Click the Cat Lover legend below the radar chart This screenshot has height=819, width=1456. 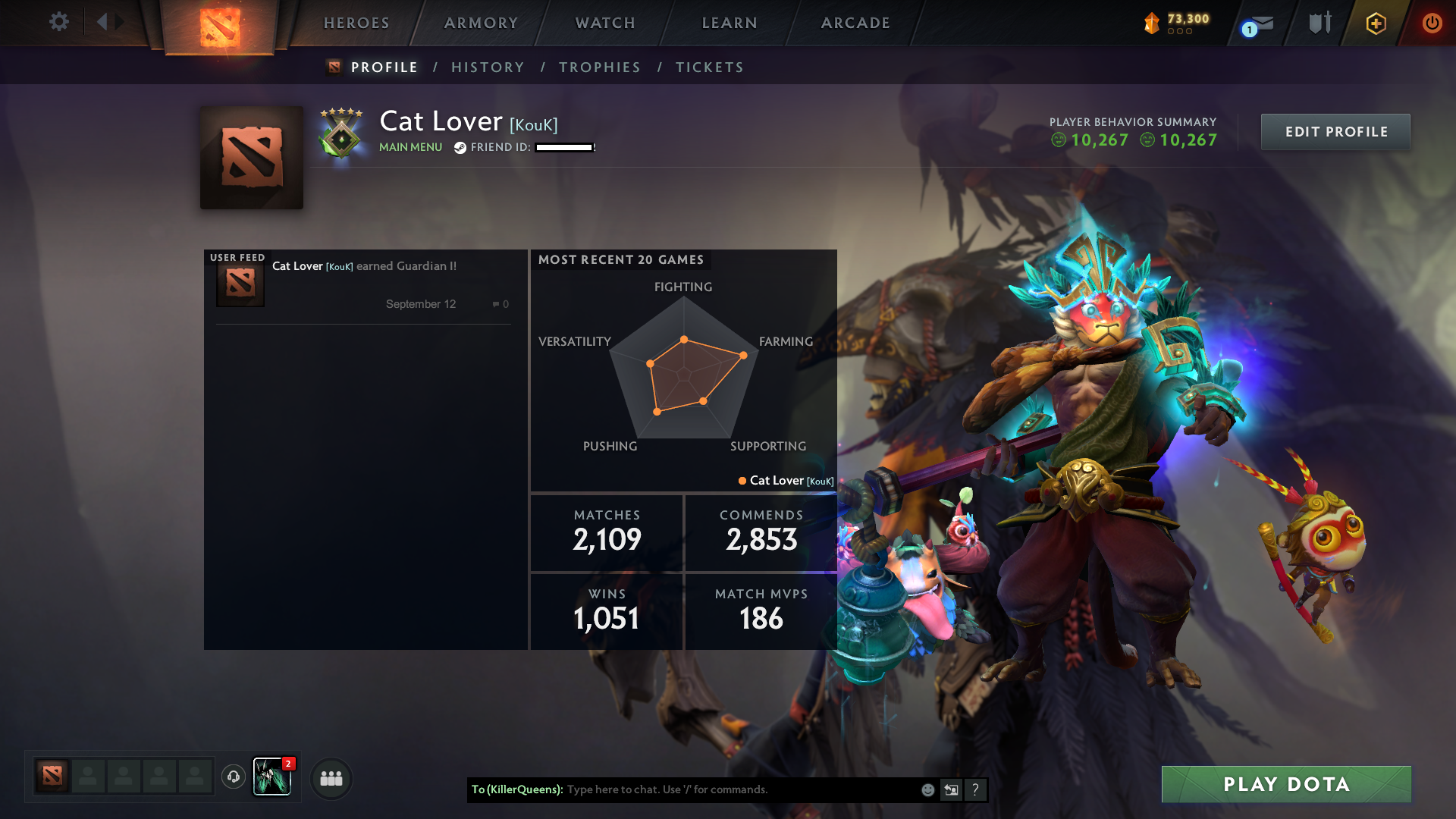pyautogui.click(x=783, y=480)
